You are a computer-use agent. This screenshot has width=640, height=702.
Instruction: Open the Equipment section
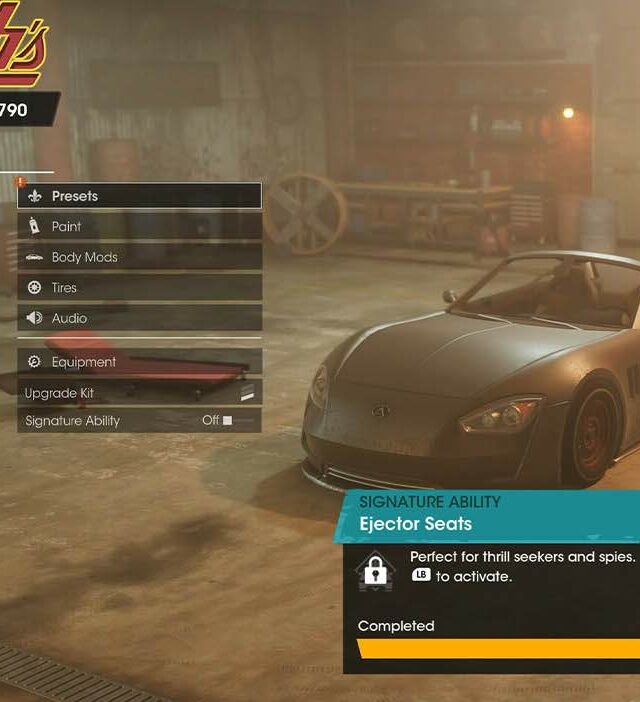[139, 362]
